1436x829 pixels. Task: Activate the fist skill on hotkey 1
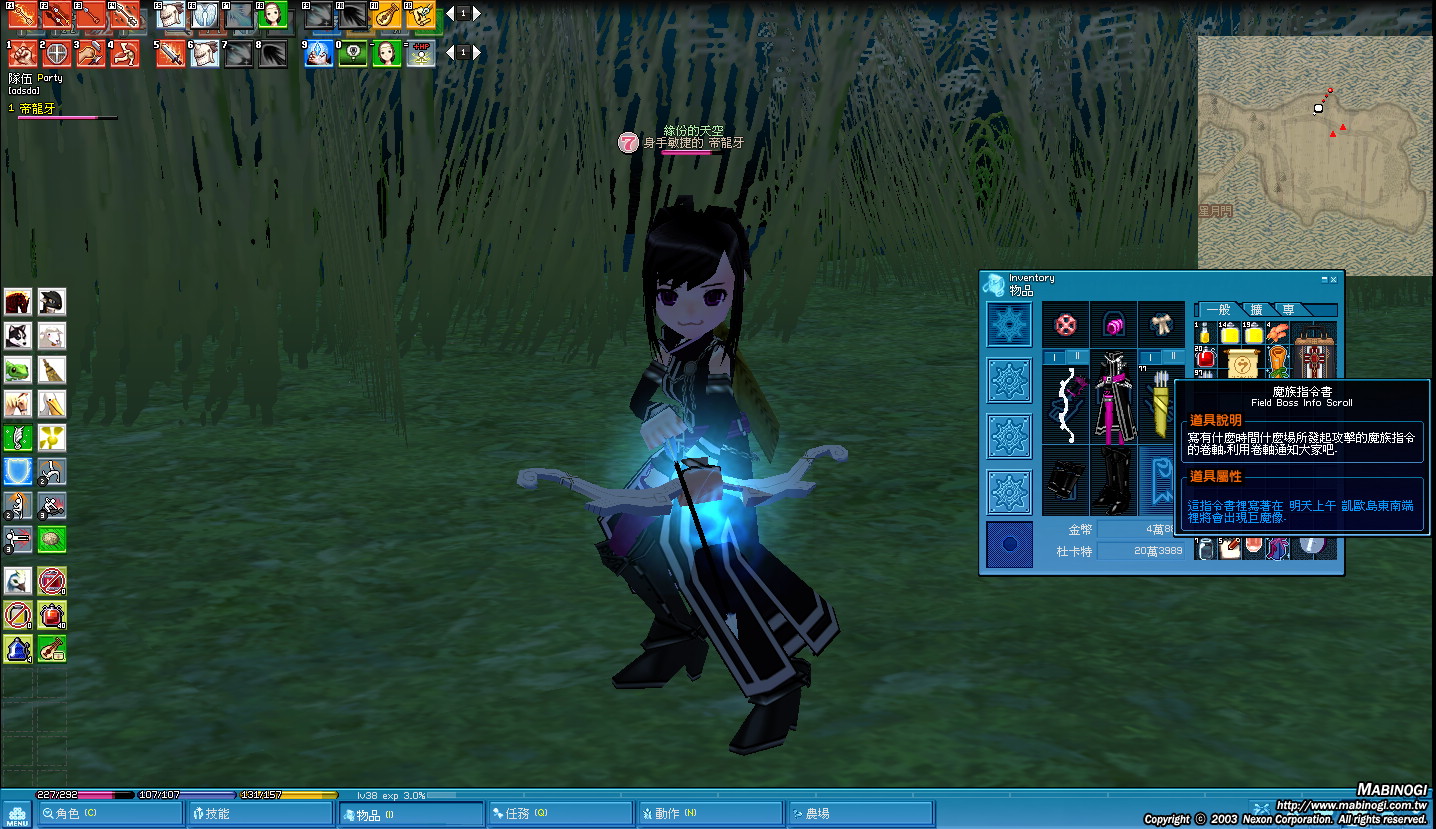pos(22,54)
